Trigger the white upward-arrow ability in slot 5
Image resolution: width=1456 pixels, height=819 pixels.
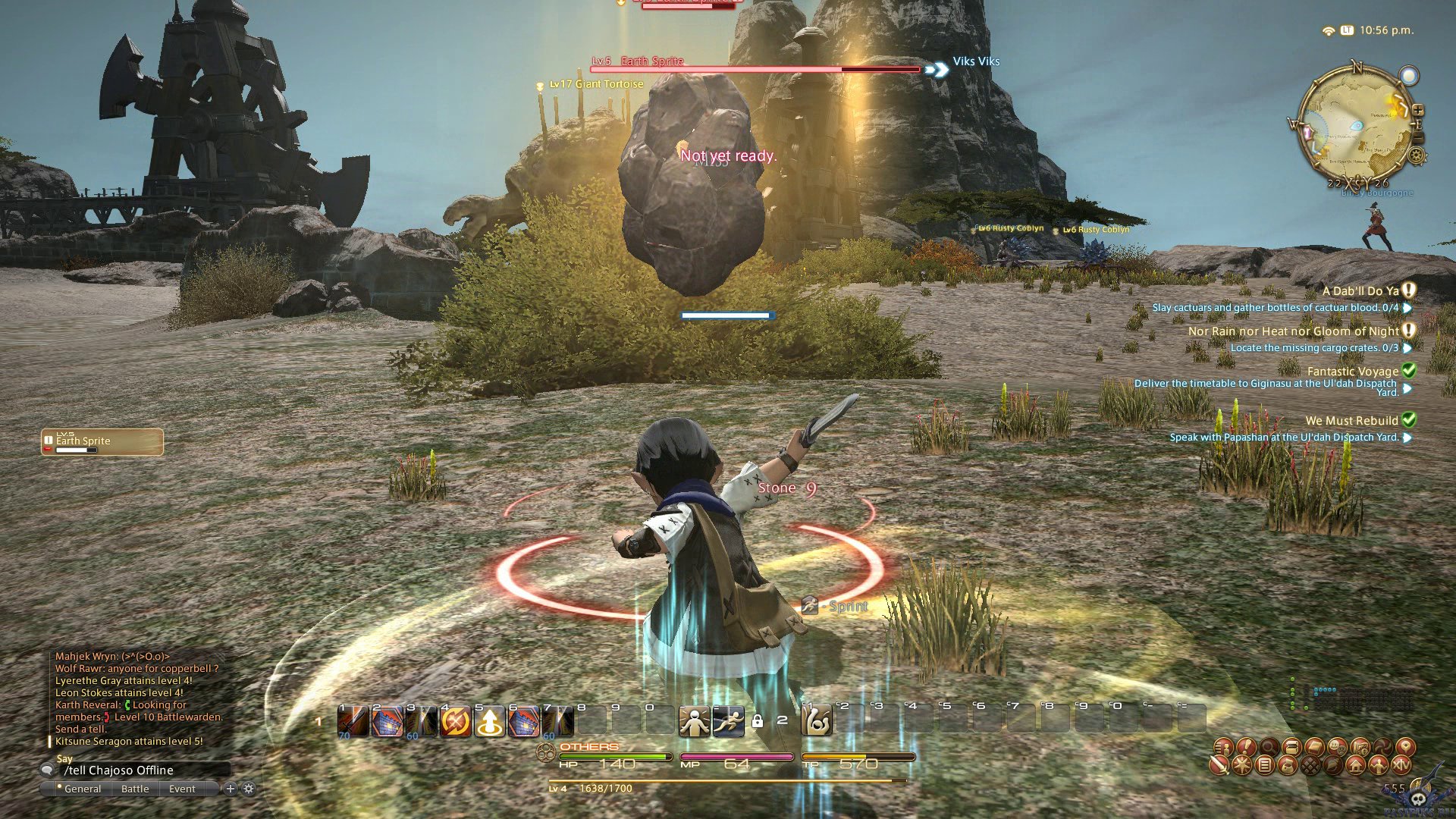point(490,721)
